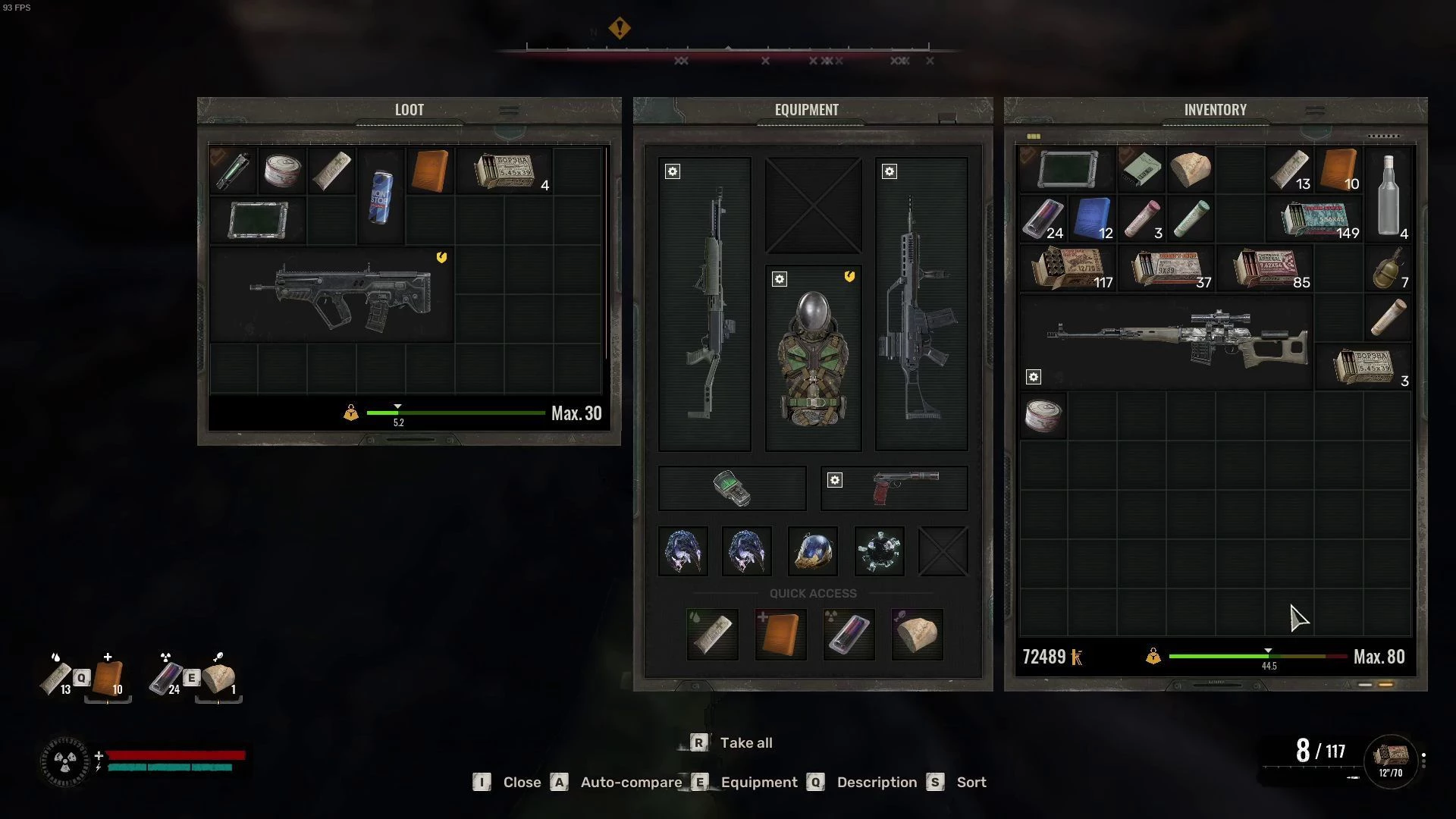
Task: Select the bandage quick access slot
Action: coord(712,634)
